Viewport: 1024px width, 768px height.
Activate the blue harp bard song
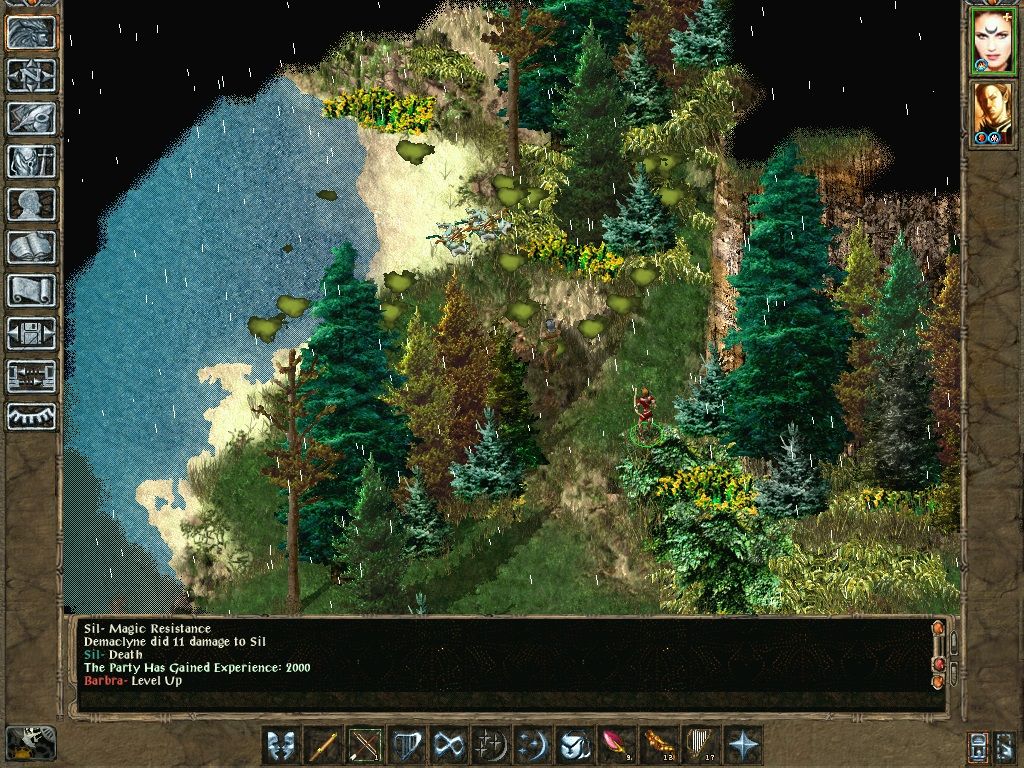(407, 745)
